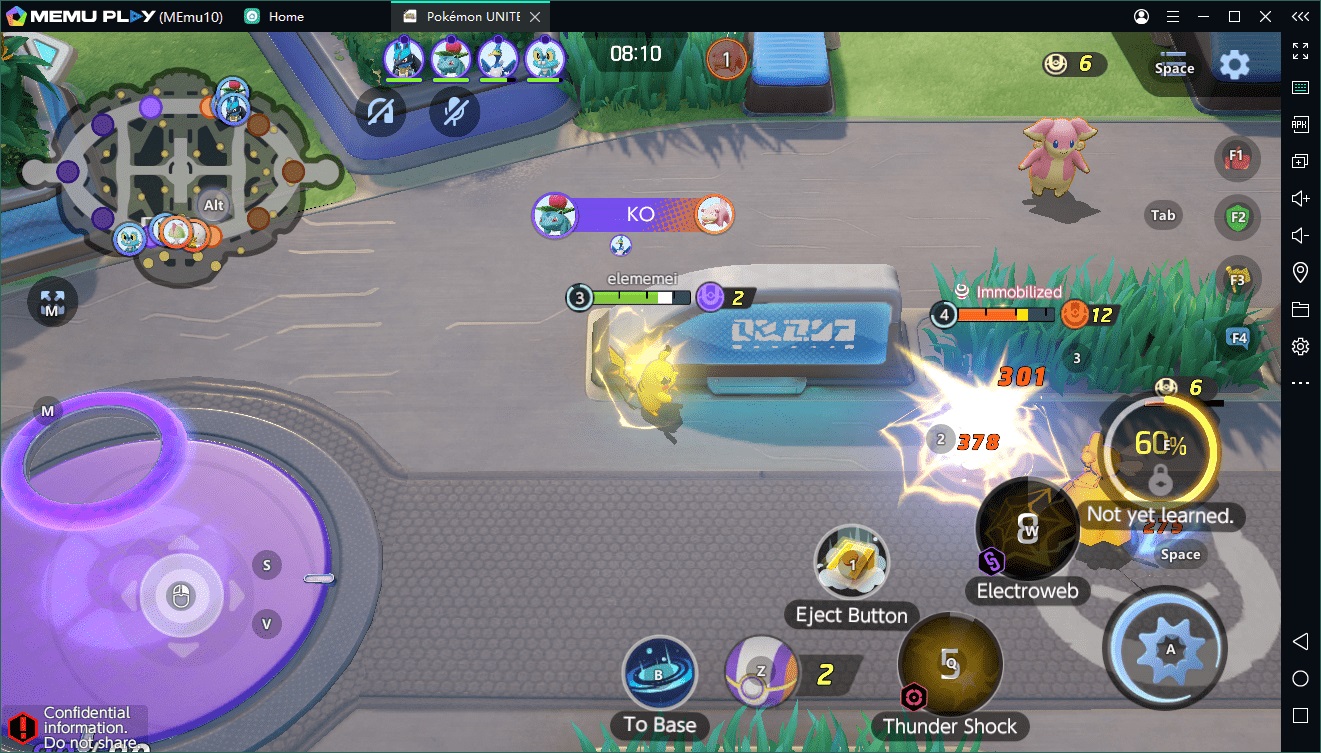Switch to the Home tab
The width and height of the screenshot is (1321, 753).
point(273,16)
